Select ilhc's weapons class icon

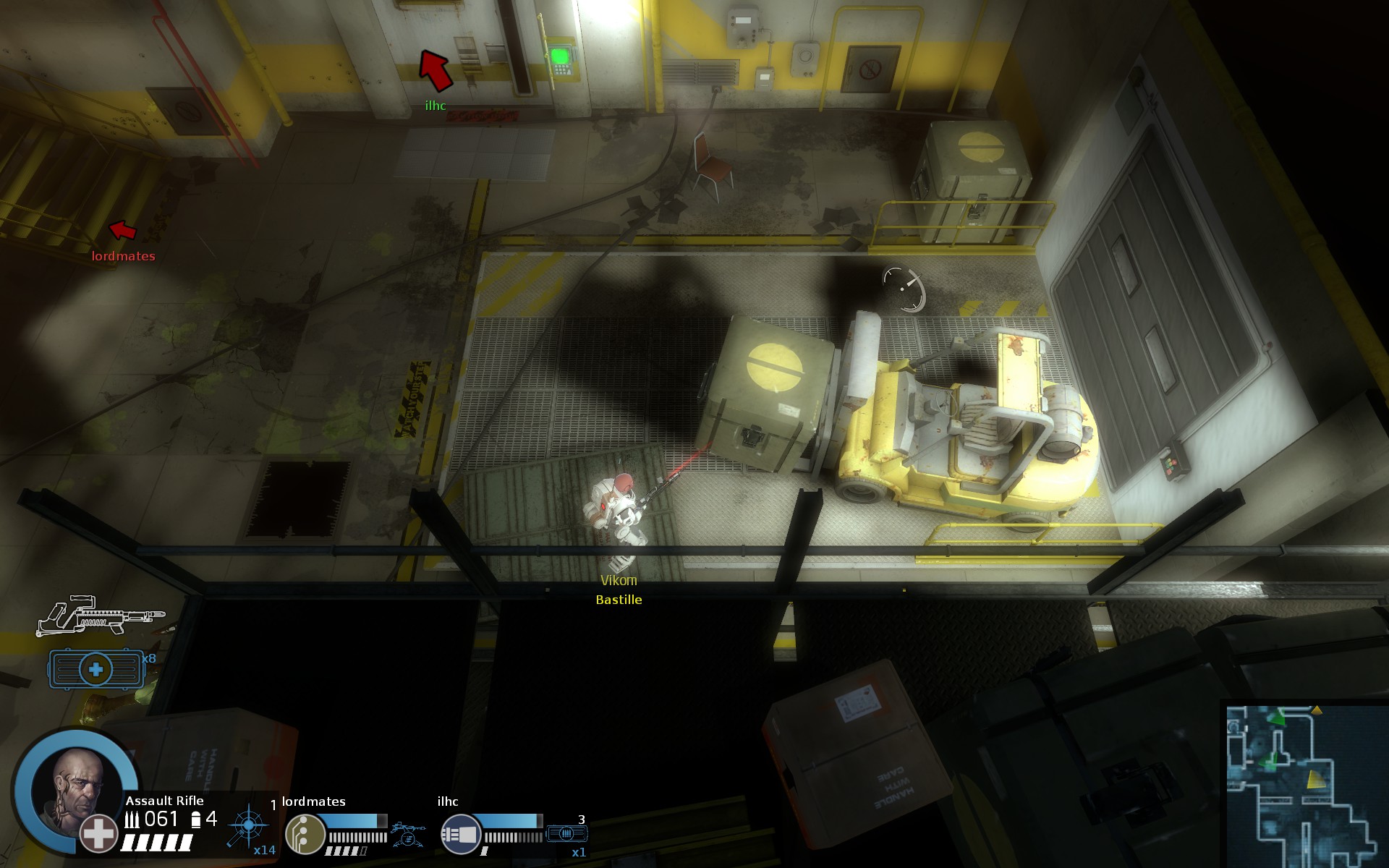tap(460, 834)
